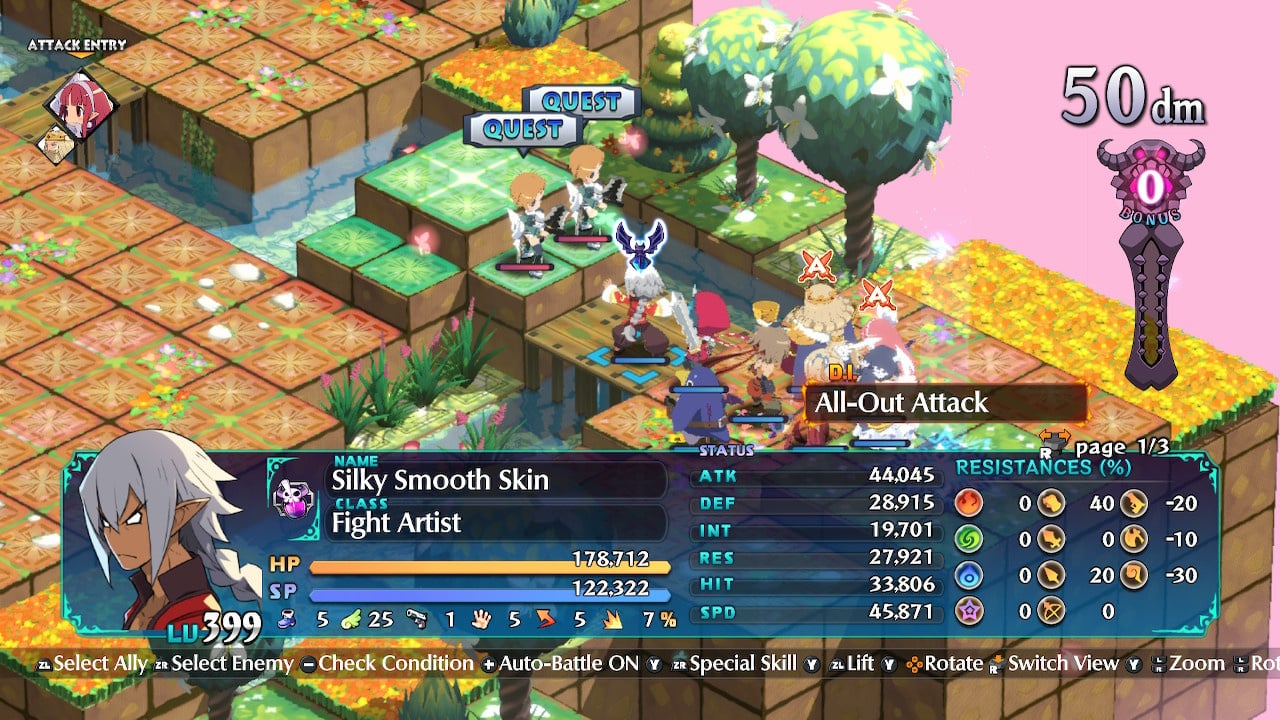Enable Zoom view option

click(1196, 663)
